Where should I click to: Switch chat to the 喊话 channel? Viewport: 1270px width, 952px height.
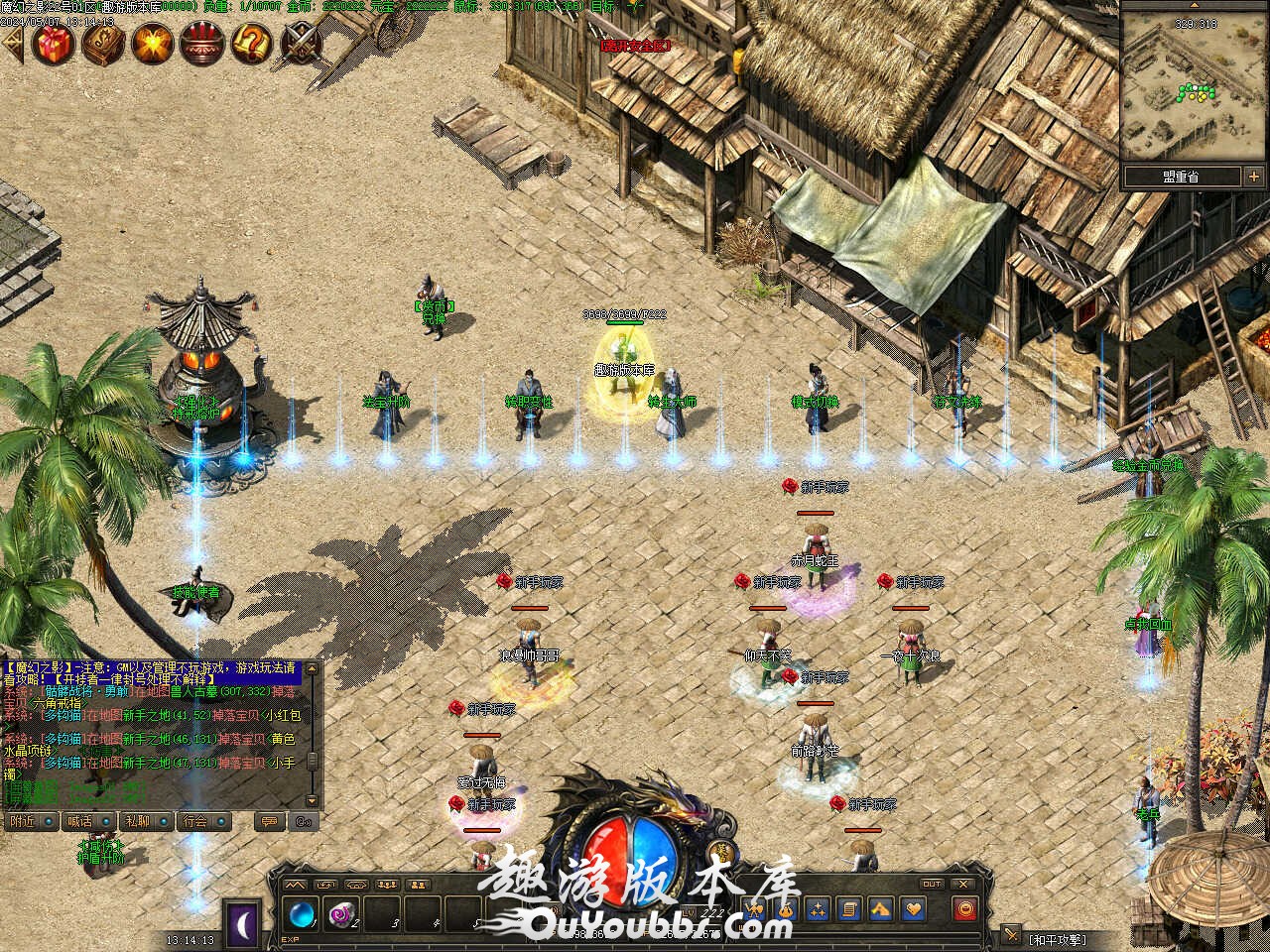tap(81, 821)
